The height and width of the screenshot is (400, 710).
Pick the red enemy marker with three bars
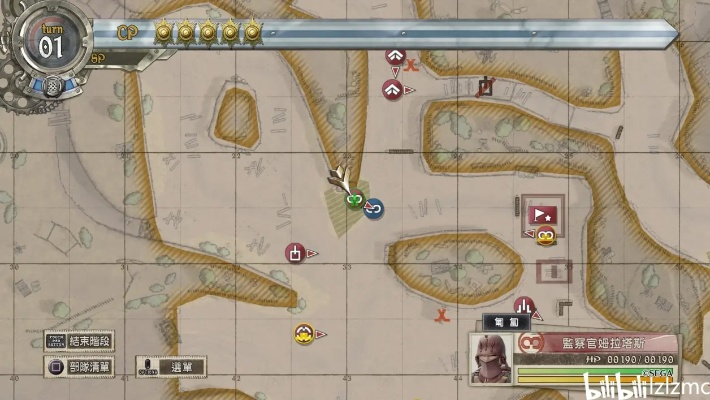click(x=523, y=307)
